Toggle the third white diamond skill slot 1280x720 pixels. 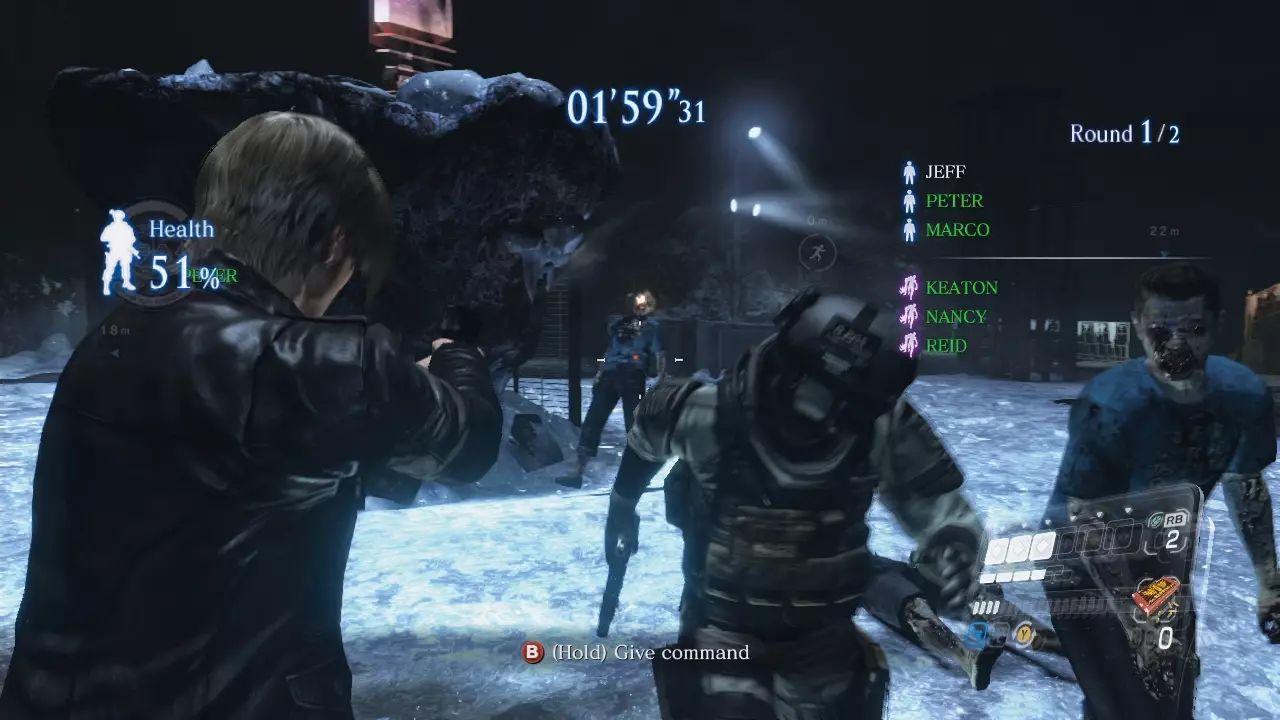[x=1039, y=546]
